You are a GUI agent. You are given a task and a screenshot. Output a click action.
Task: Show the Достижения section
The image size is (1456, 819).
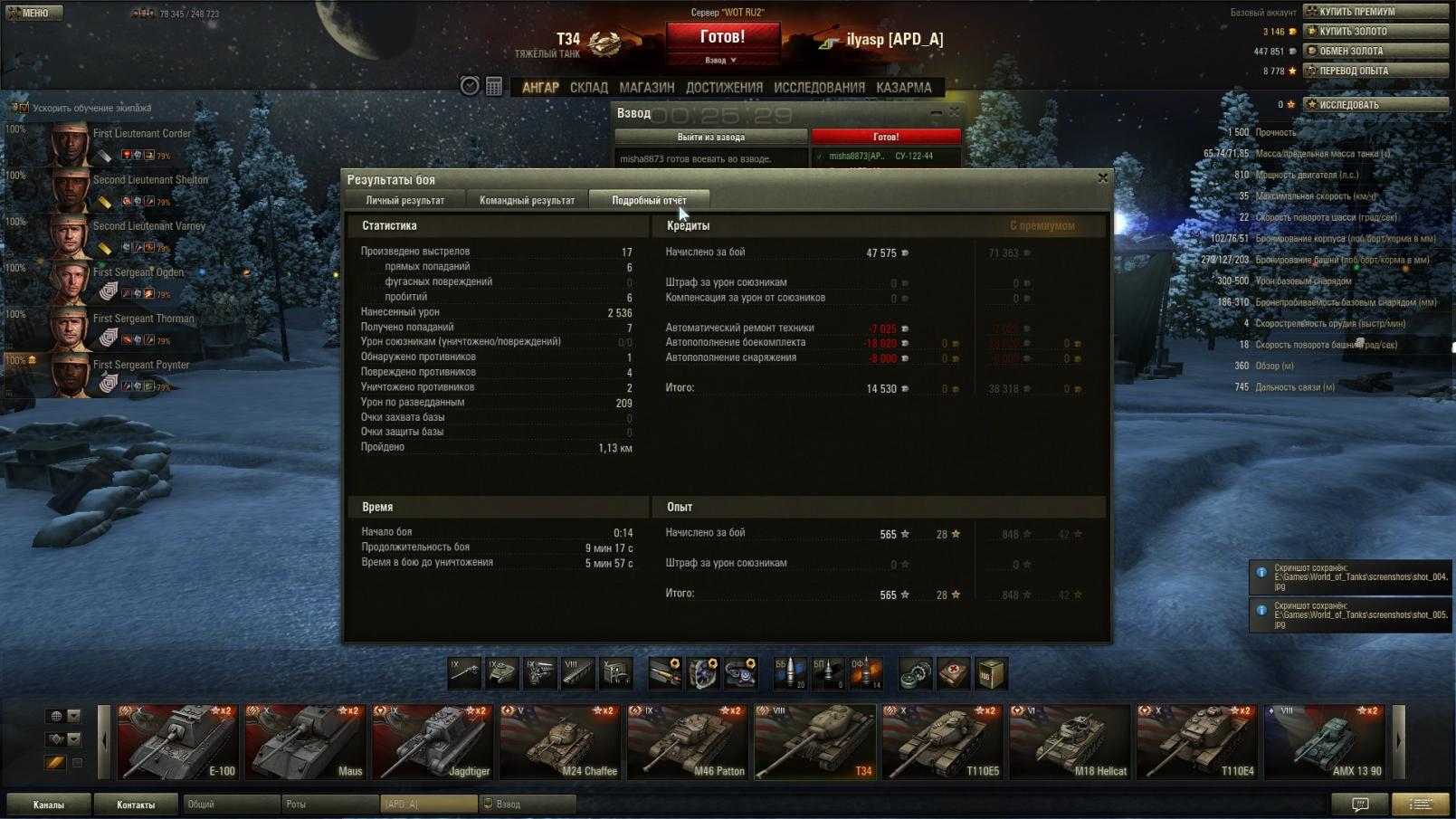tap(724, 88)
